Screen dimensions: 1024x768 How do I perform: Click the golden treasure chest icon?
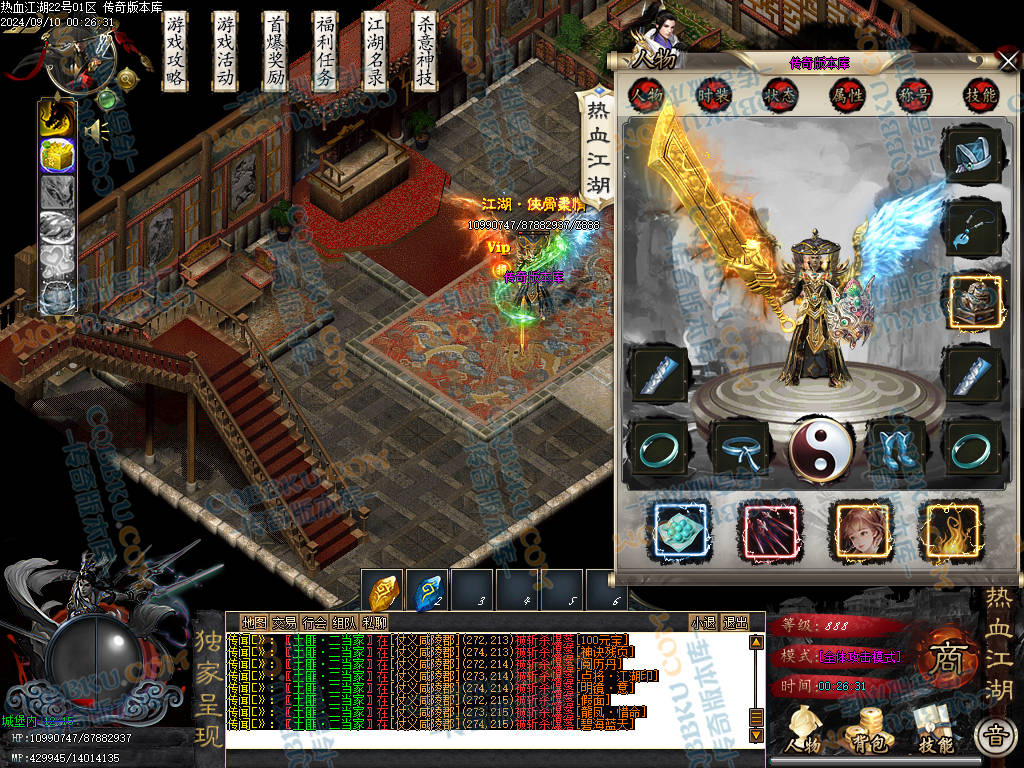(x=57, y=155)
